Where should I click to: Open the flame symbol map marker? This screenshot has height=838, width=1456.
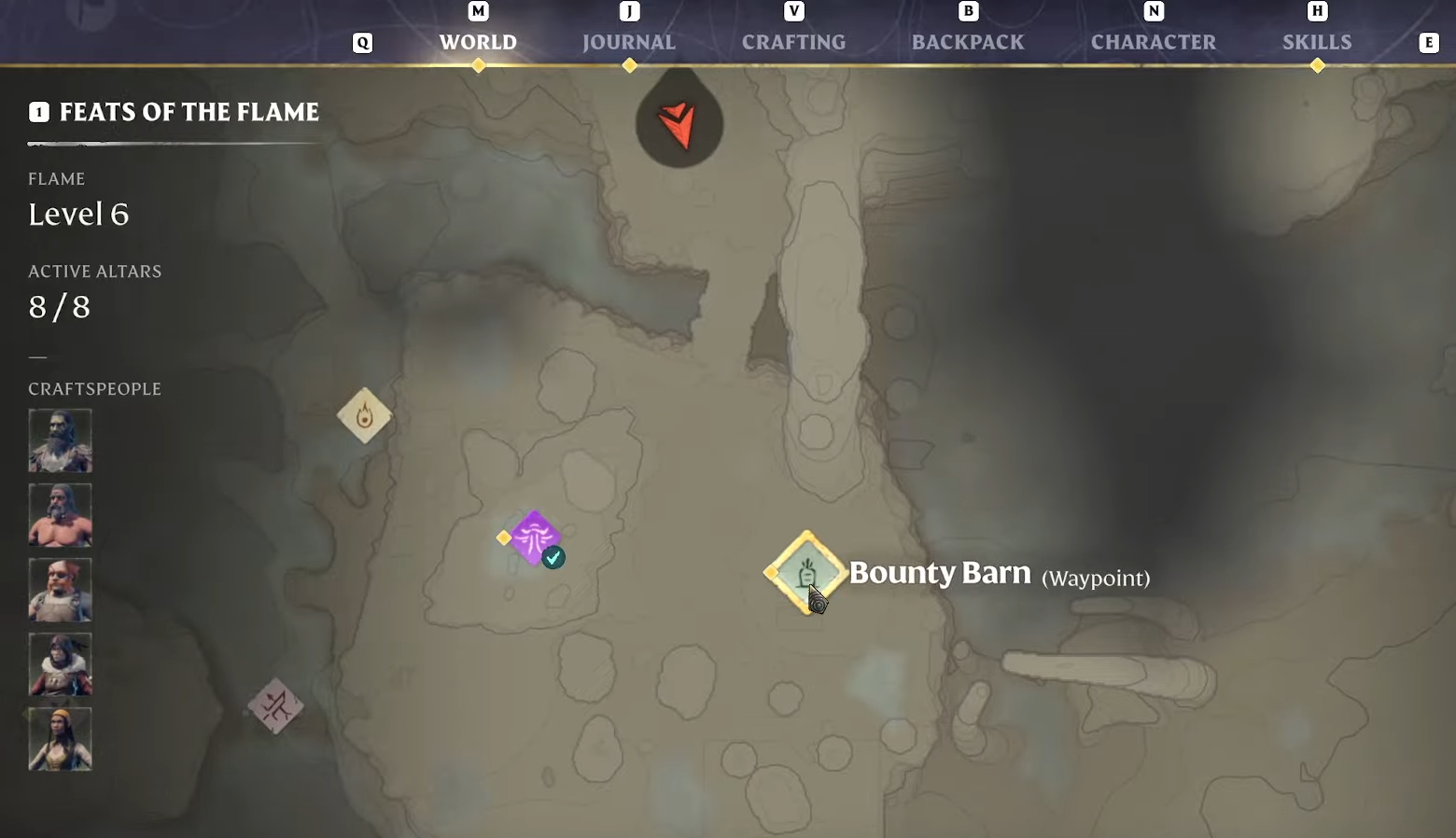[364, 415]
